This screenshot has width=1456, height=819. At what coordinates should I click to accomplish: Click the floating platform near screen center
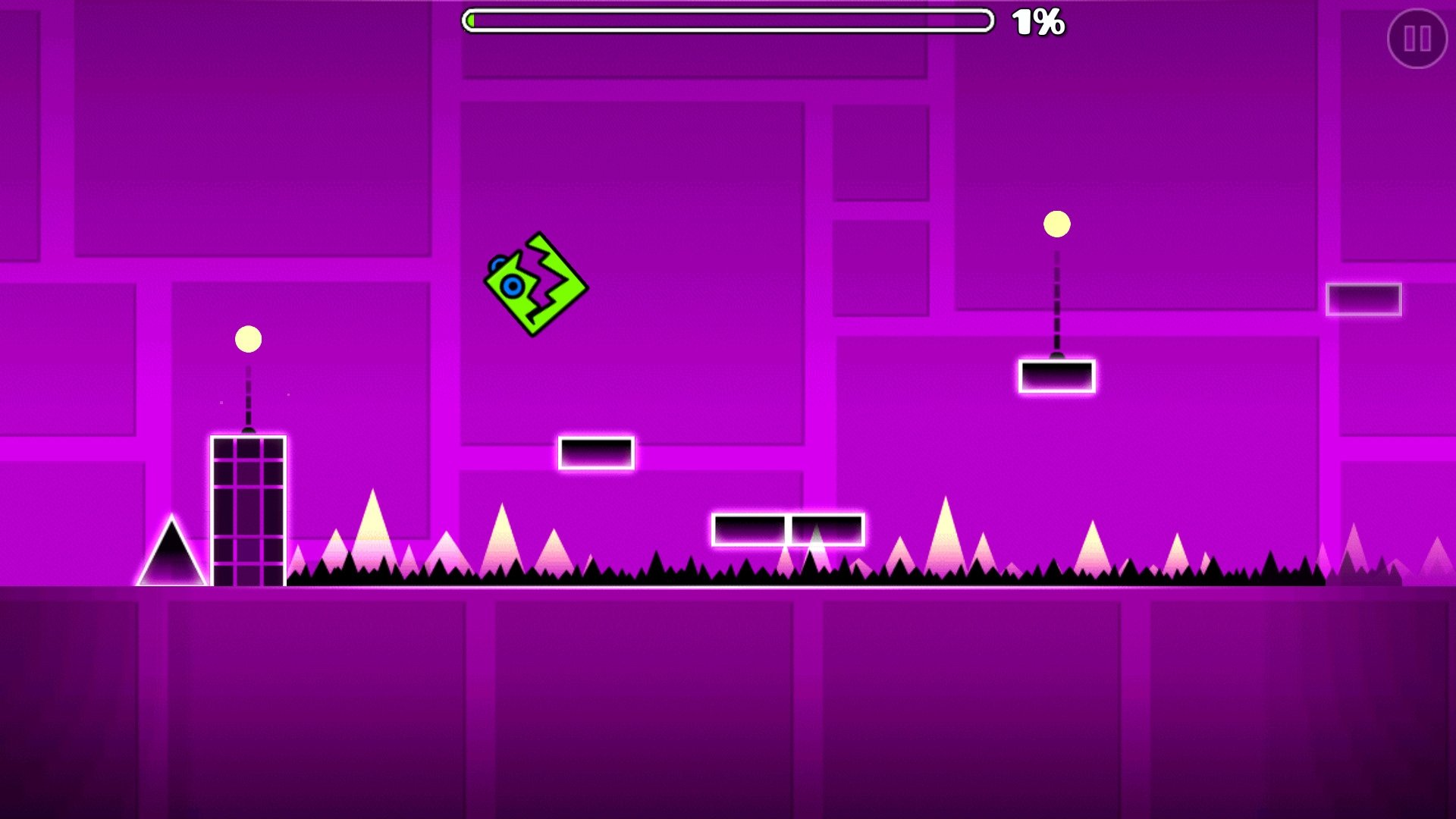[x=597, y=453]
